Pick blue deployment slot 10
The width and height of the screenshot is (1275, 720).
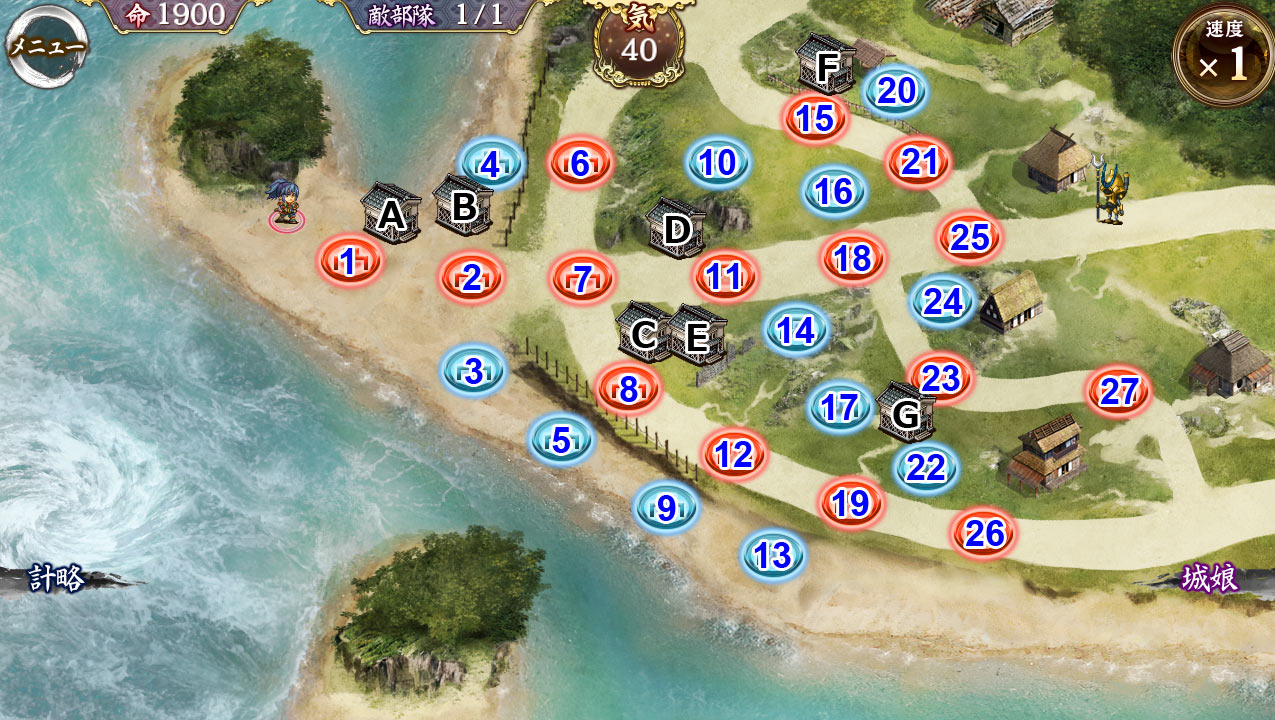[x=718, y=163]
